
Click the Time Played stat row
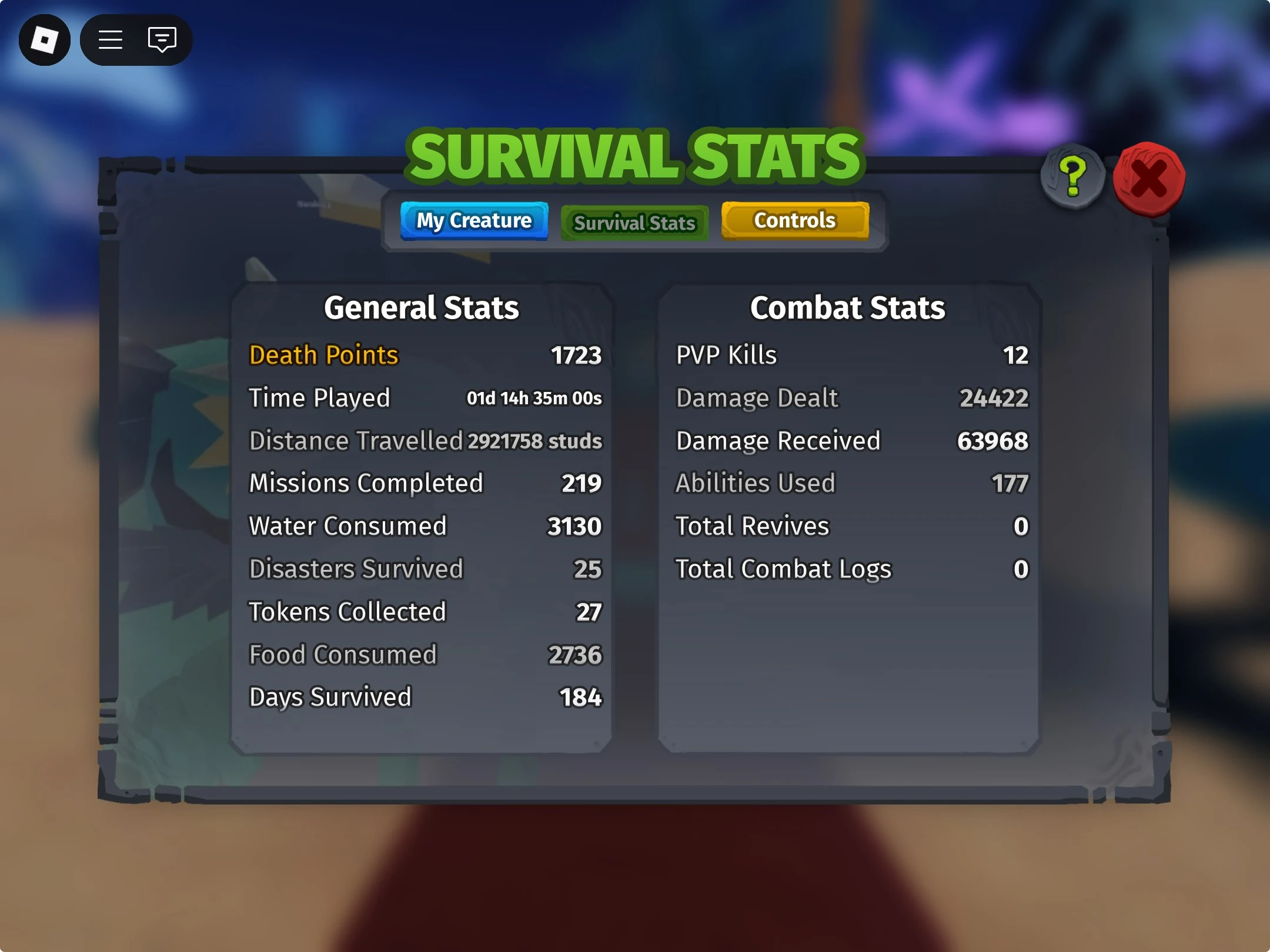320,398
